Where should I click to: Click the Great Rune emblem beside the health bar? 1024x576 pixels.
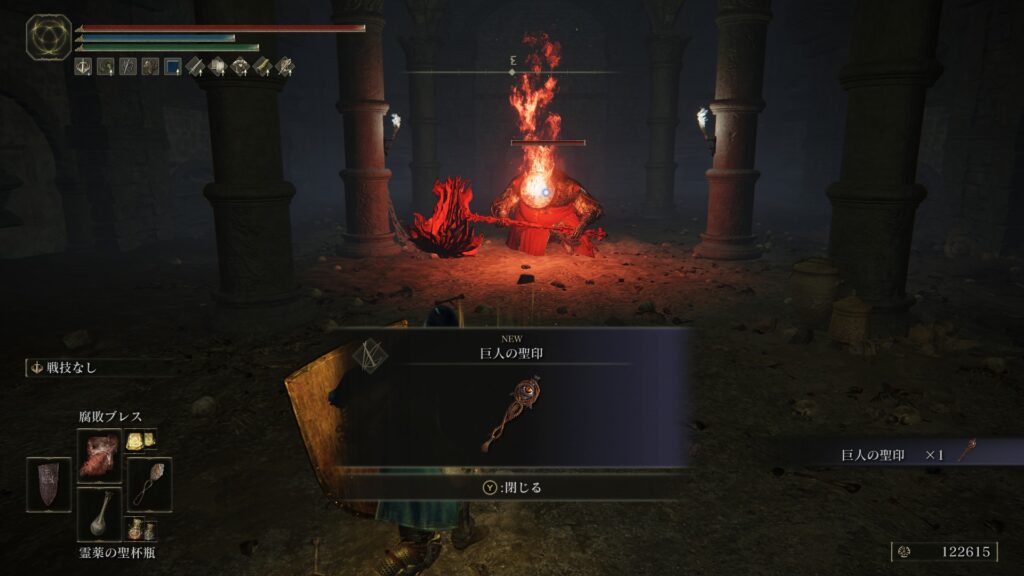(48, 37)
